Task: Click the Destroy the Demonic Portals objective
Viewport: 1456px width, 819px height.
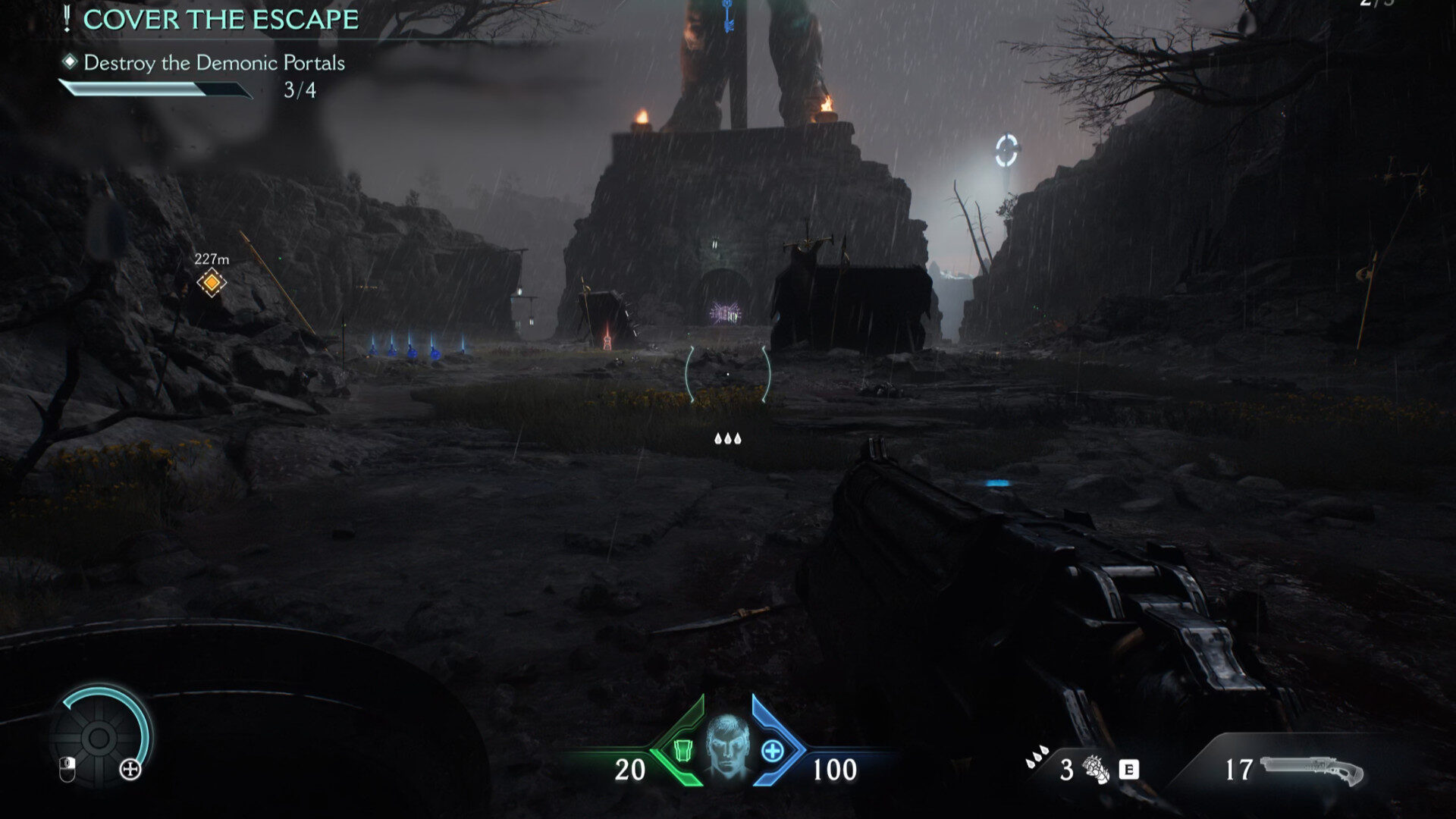Action: click(x=214, y=63)
